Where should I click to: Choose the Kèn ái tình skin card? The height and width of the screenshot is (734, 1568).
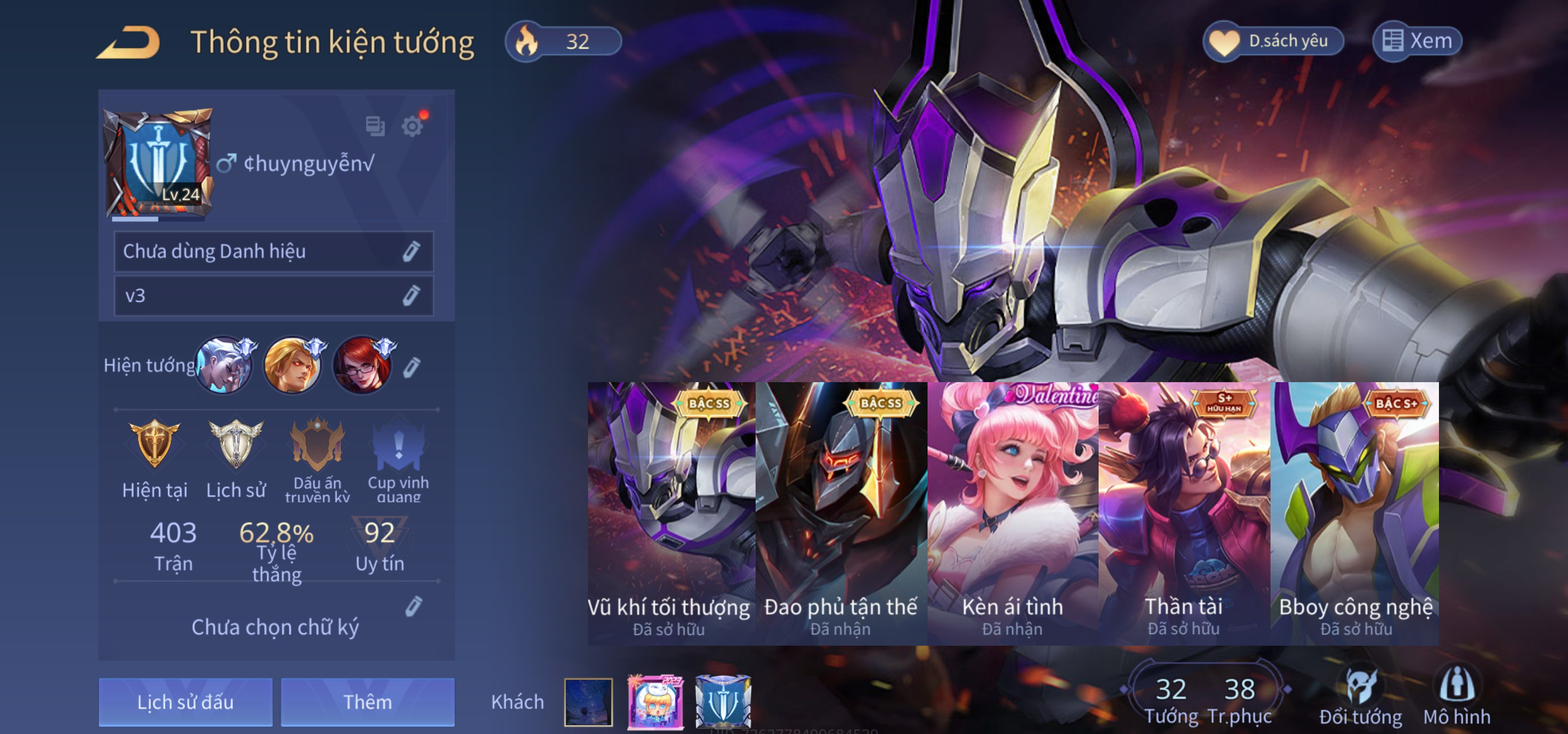pos(1012,513)
